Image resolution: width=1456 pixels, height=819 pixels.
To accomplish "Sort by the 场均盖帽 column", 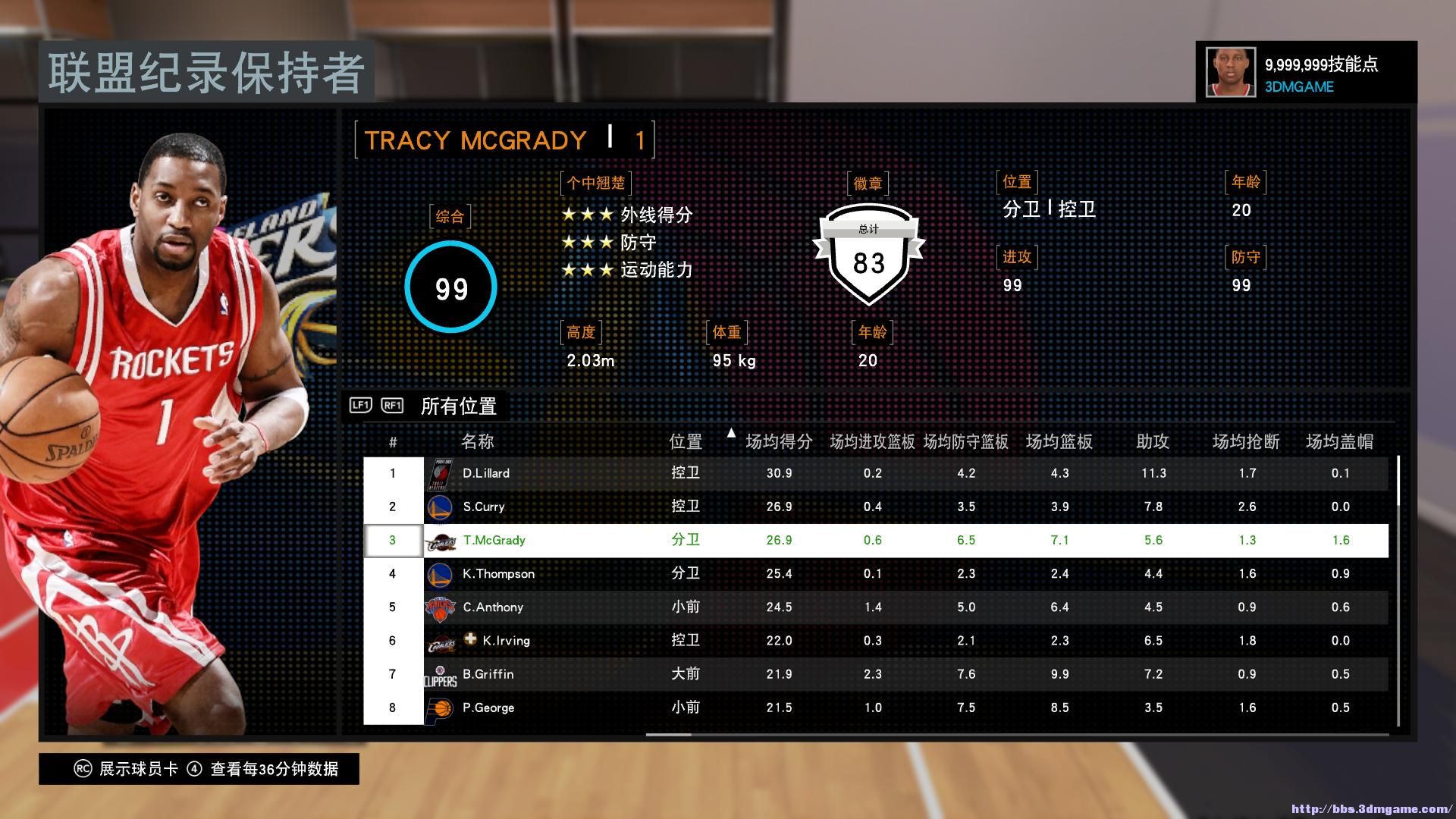I will pos(1340,441).
